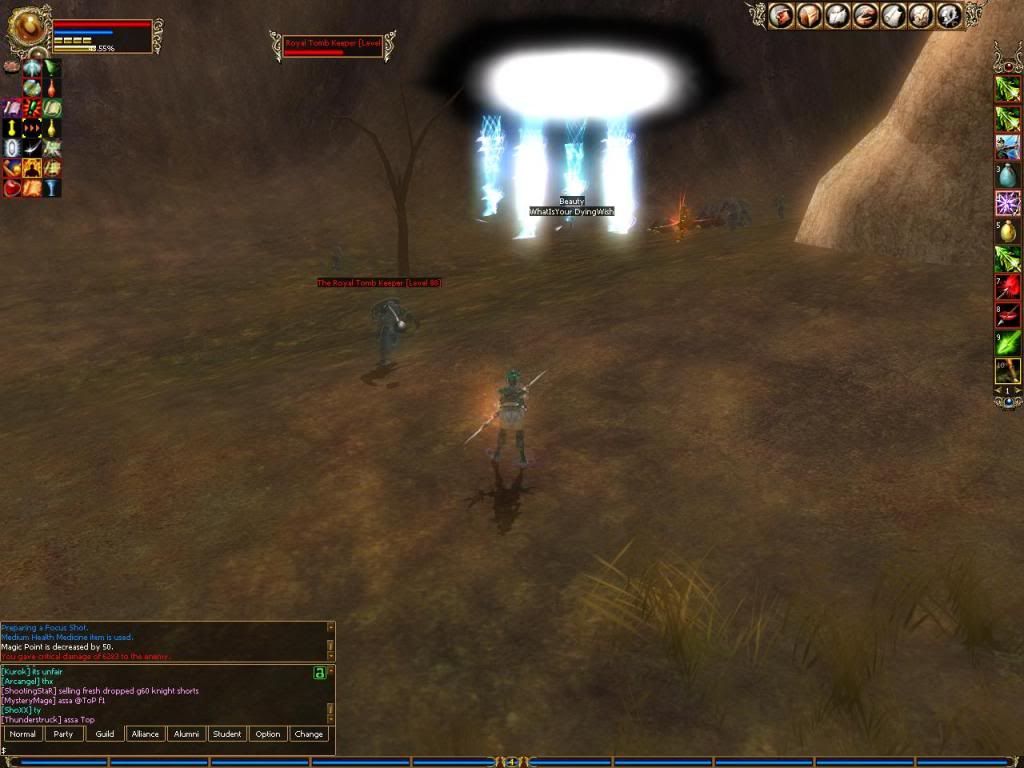Select the Party chat channel
Screen dimensions: 1024x768
coord(64,734)
